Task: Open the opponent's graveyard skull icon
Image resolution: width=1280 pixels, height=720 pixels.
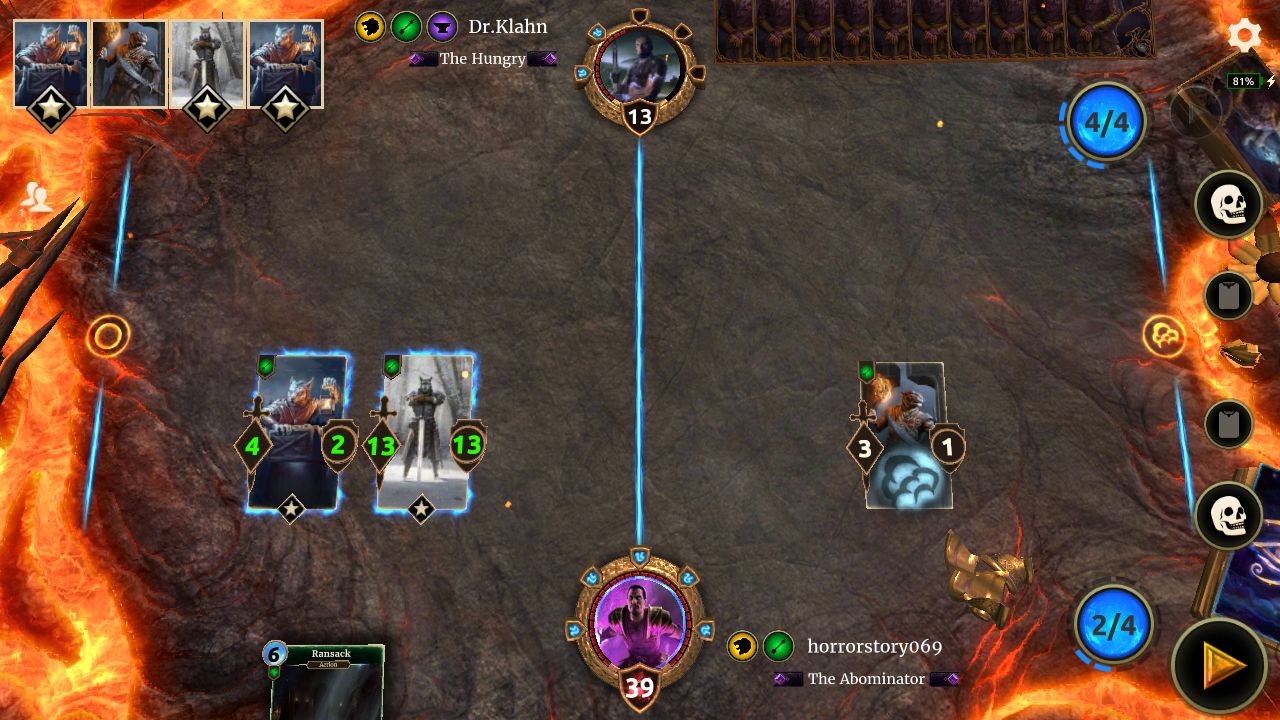Action: (1228, 204)
